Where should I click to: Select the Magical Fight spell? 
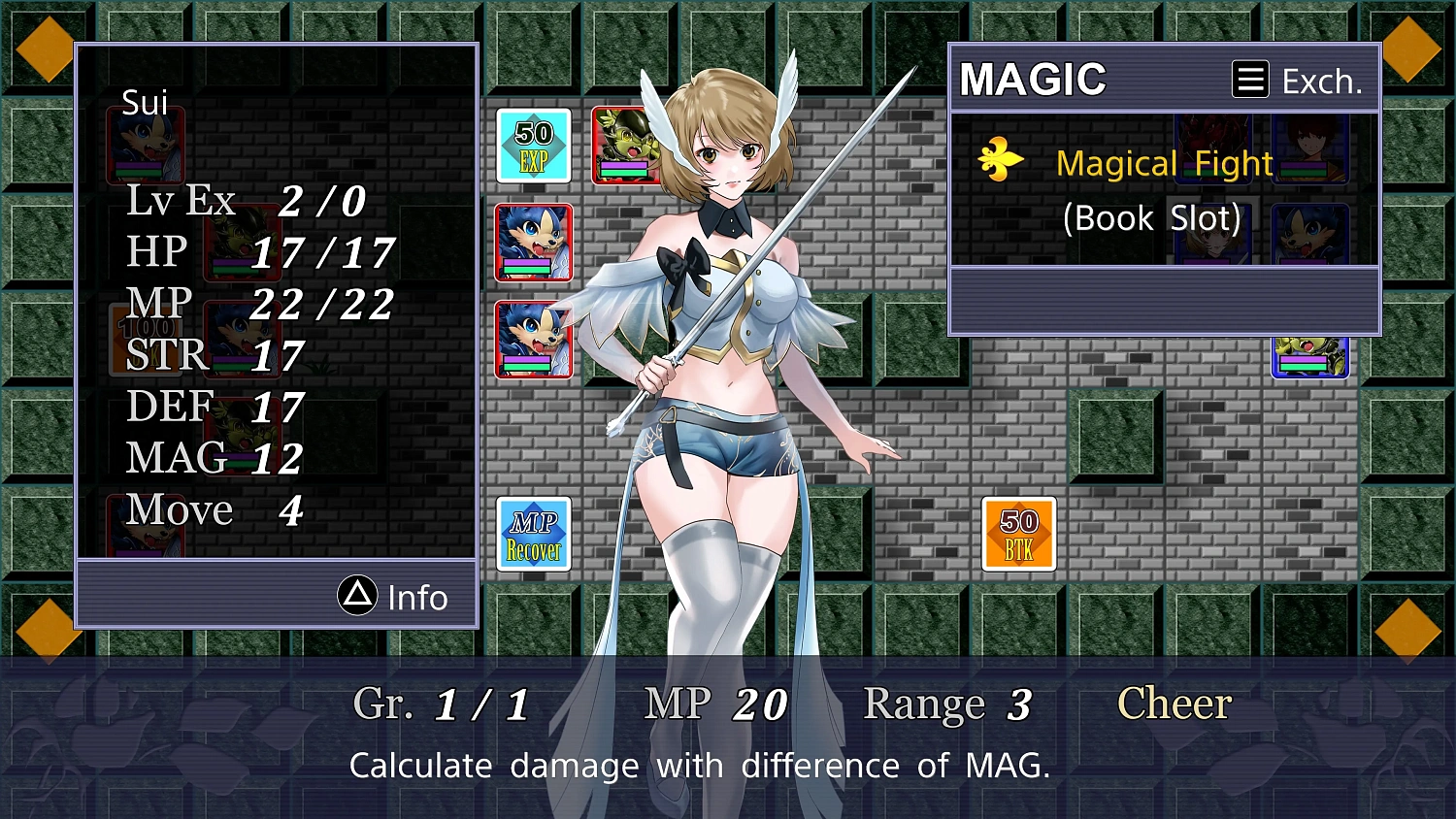point(1164,163)
